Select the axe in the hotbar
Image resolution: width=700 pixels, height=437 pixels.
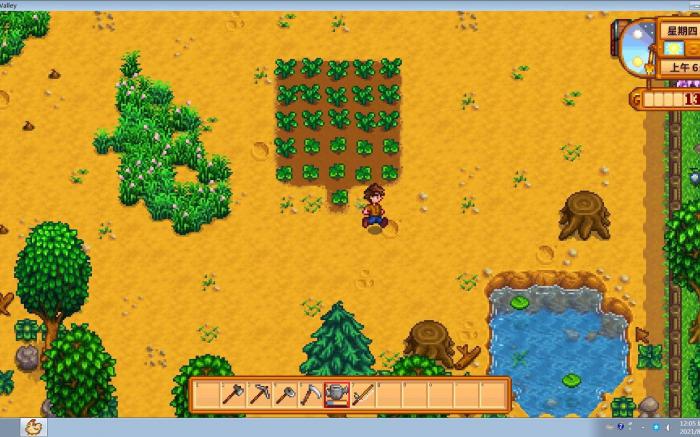point(234,394)
